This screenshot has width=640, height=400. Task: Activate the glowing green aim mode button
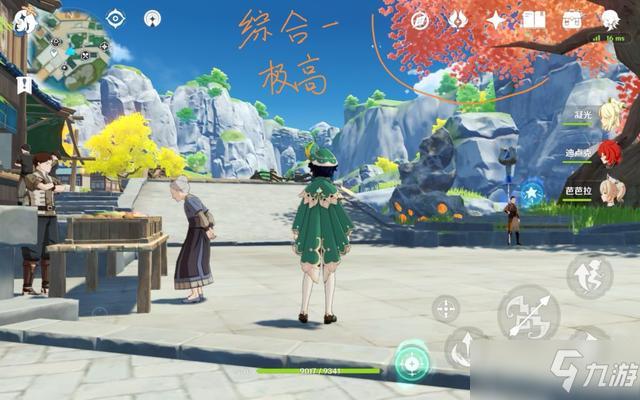pyautogui.click(x=411, y=361)
